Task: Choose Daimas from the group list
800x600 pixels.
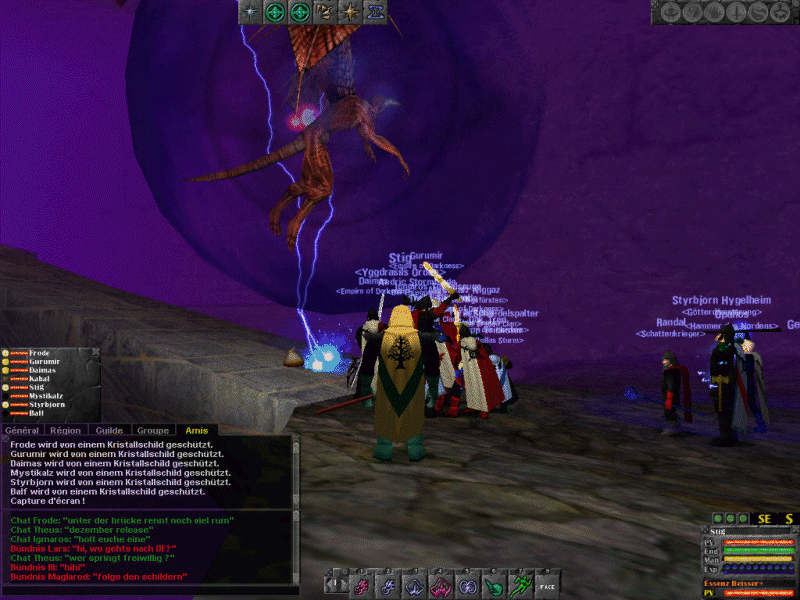Action: pyautogui.click(x=43, y=371)
